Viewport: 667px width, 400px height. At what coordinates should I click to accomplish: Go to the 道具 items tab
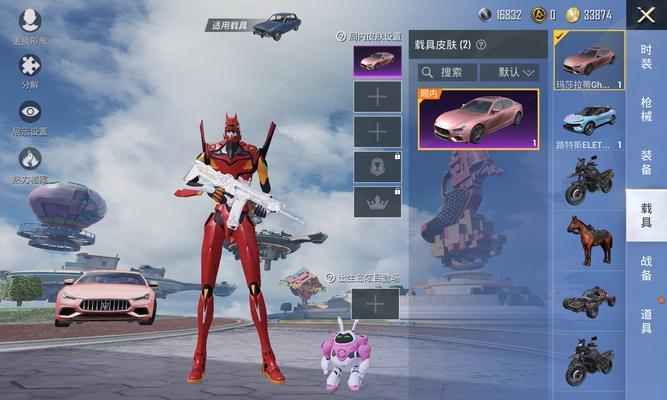pyautogui.click(x=647, y=321)
